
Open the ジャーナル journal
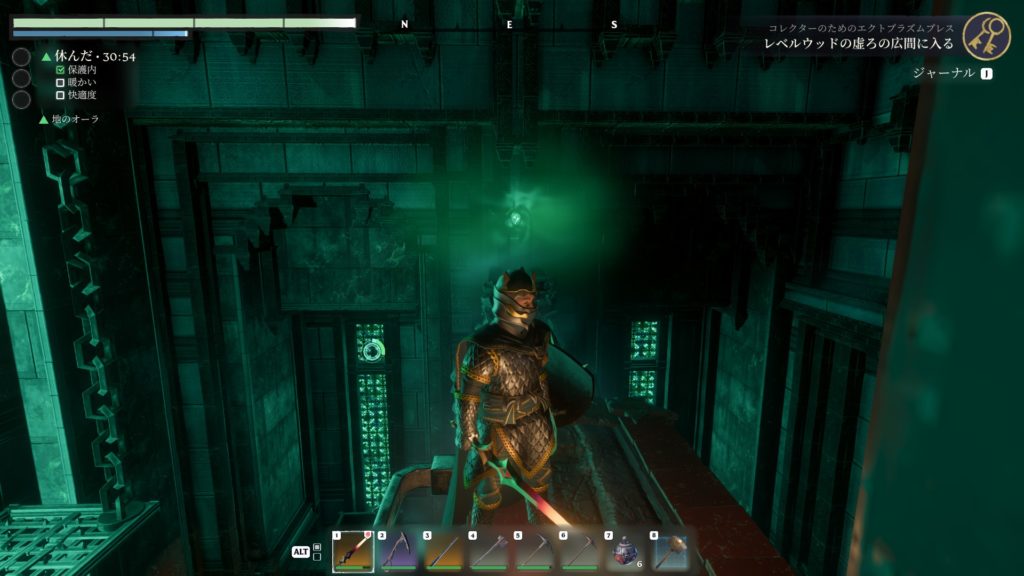click(x=944, y=73)
